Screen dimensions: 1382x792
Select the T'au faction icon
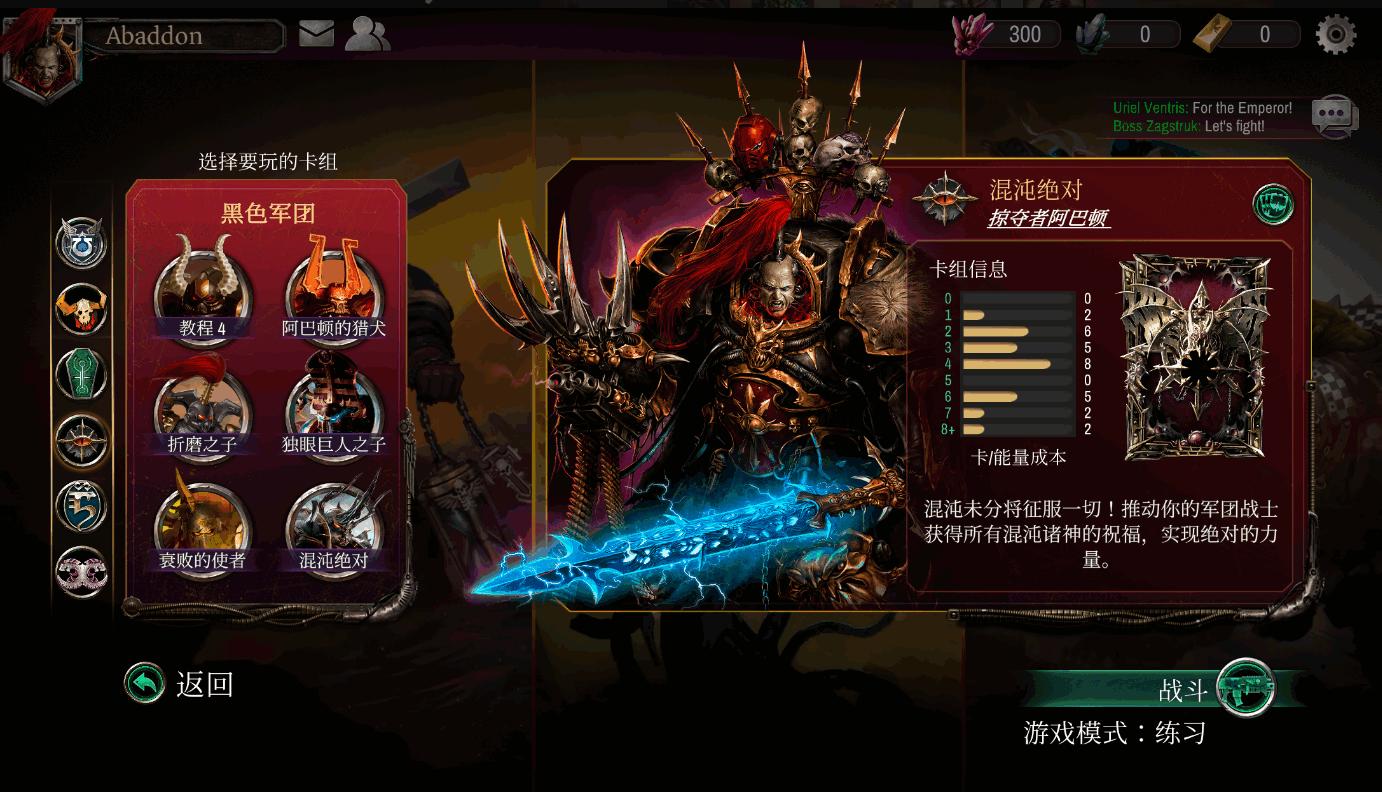81,506
